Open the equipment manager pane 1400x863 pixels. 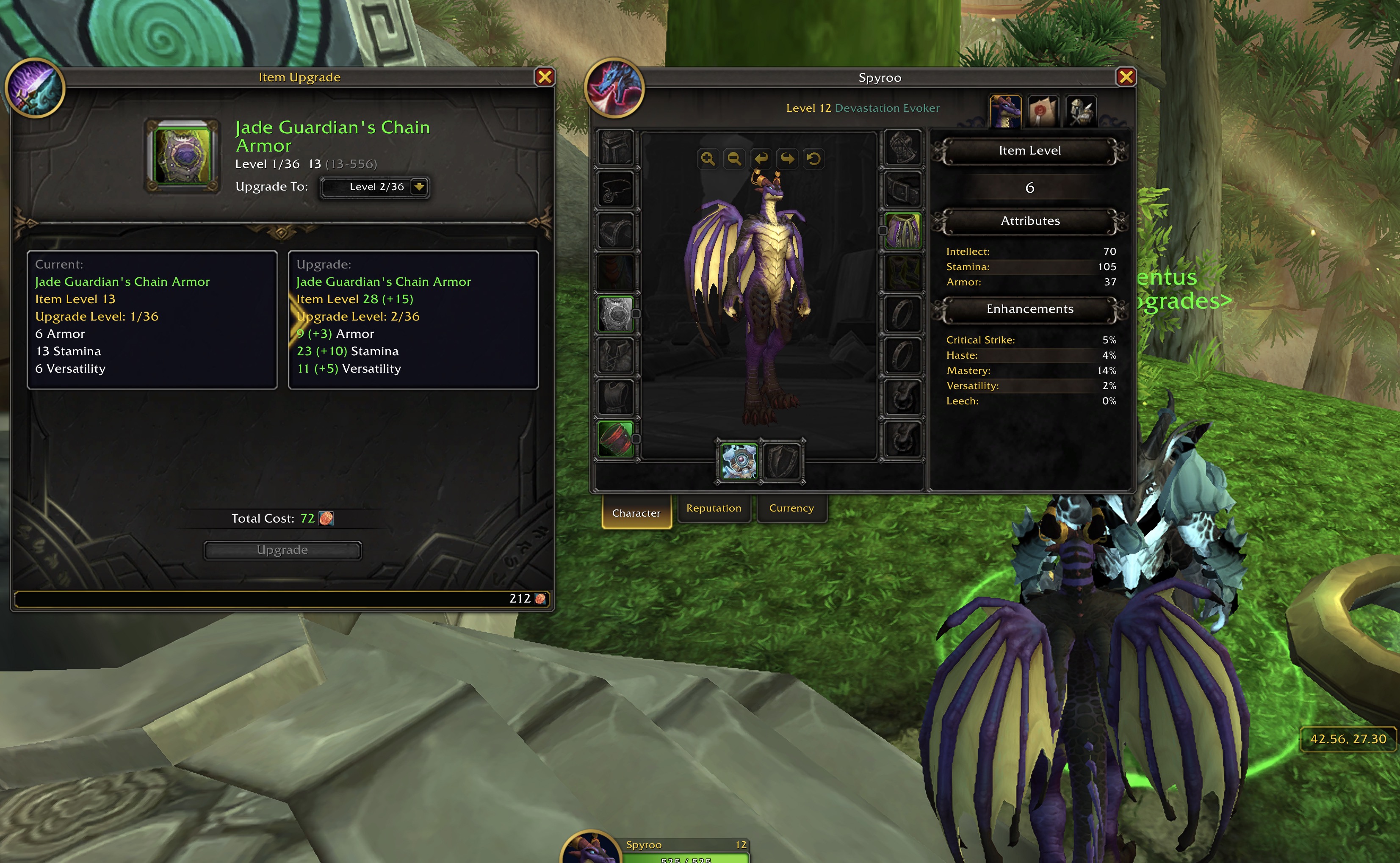pyautogui.click(x=1080, y=111)
